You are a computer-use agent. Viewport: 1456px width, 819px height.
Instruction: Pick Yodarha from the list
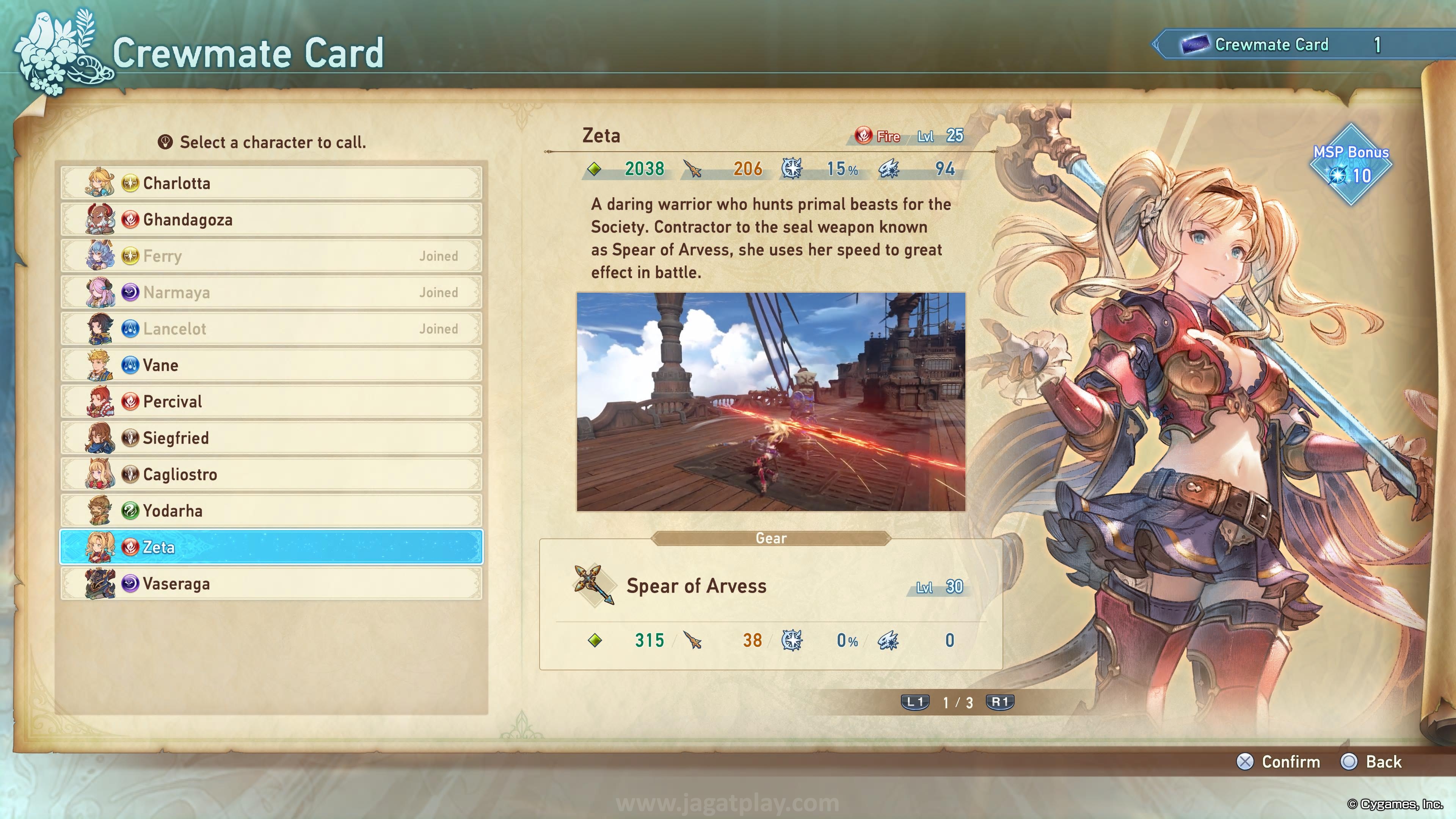[271, 510]
